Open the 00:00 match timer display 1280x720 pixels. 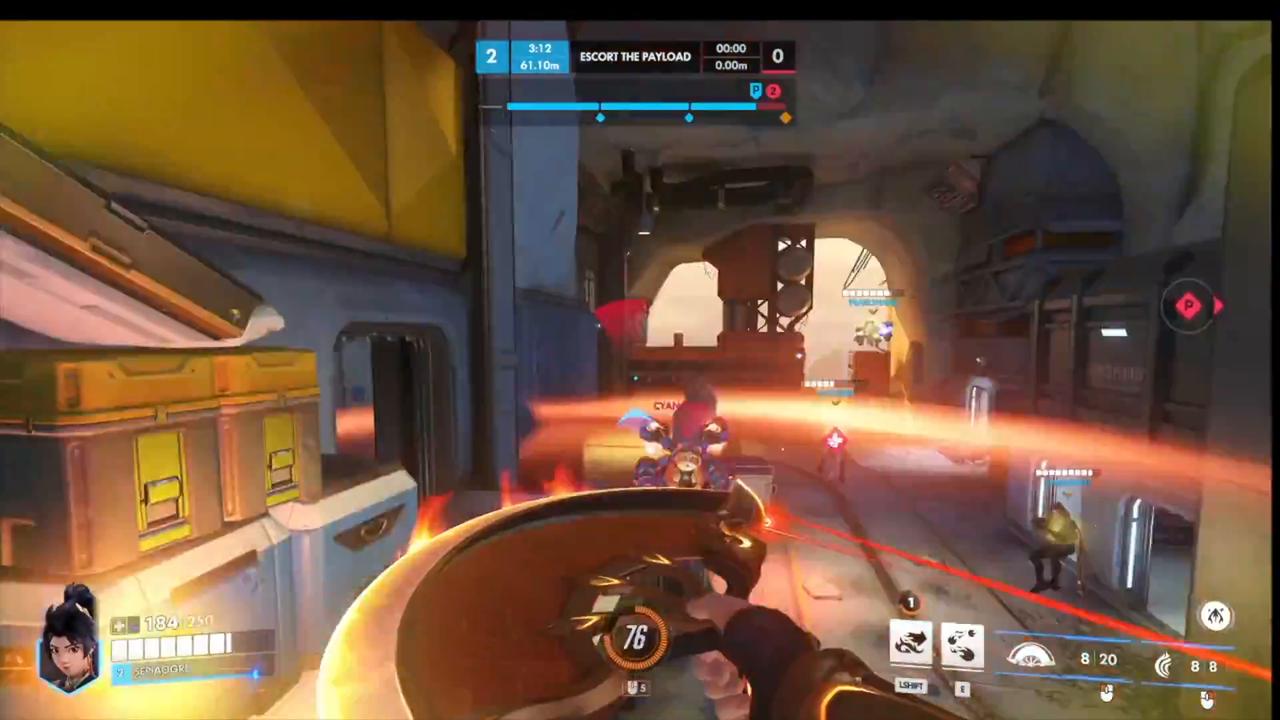731,48
